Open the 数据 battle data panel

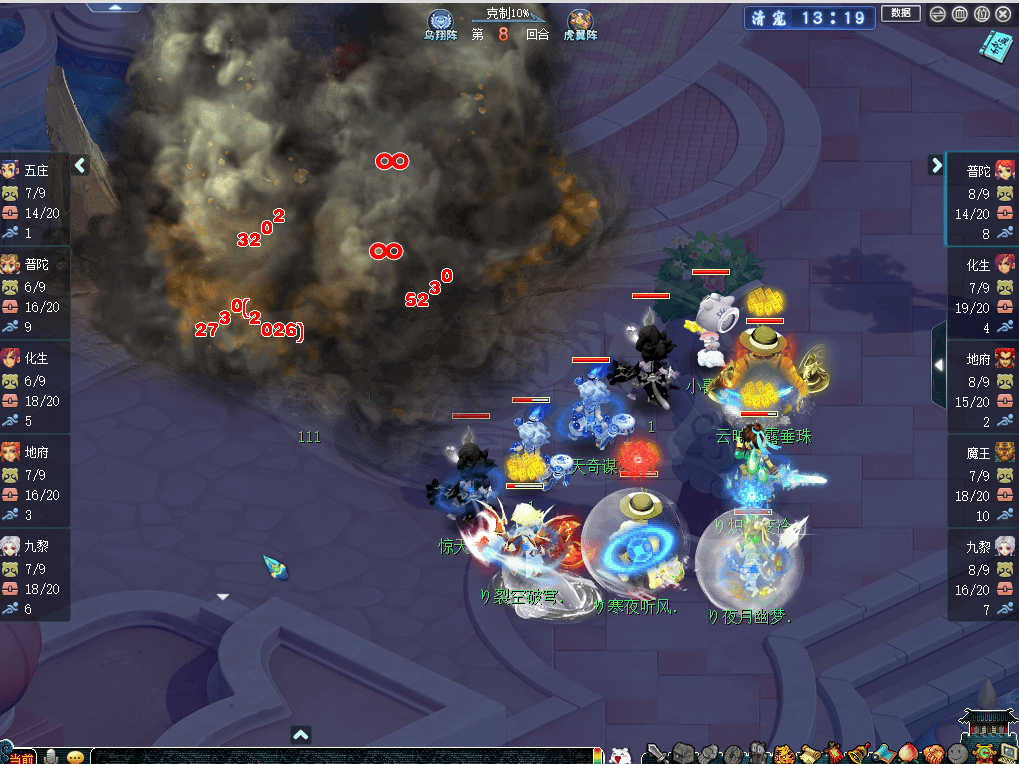[x=900, y=13]
